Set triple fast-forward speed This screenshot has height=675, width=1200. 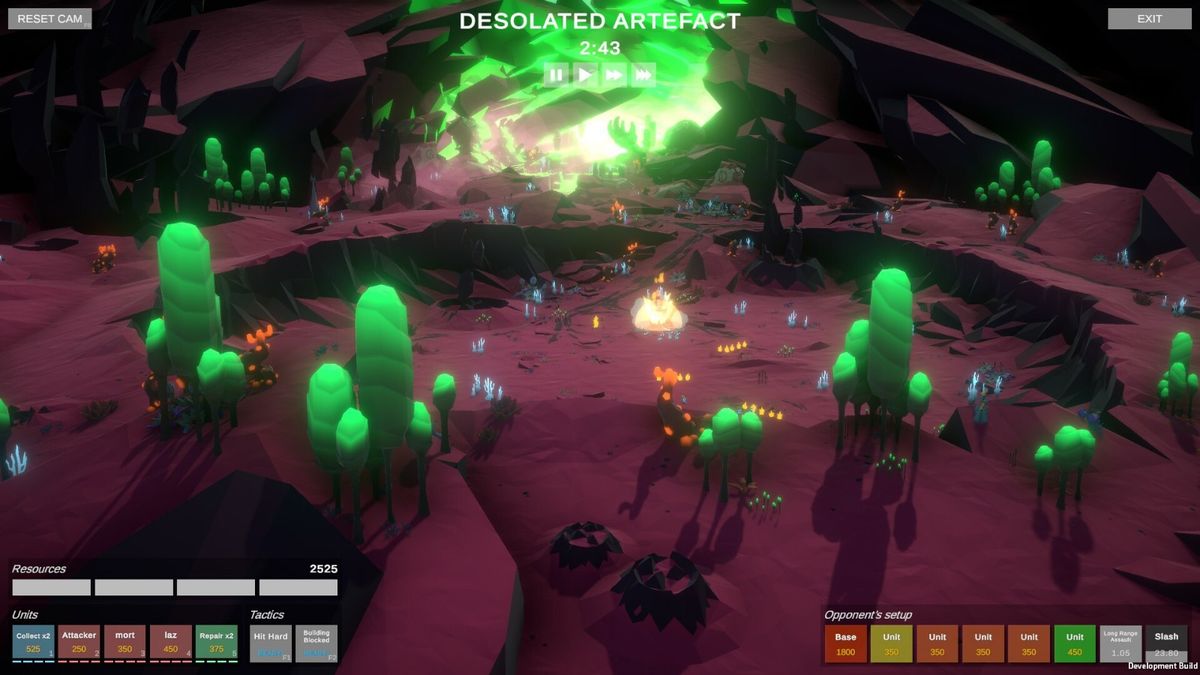pyautogui.click(x=644, y=74)
